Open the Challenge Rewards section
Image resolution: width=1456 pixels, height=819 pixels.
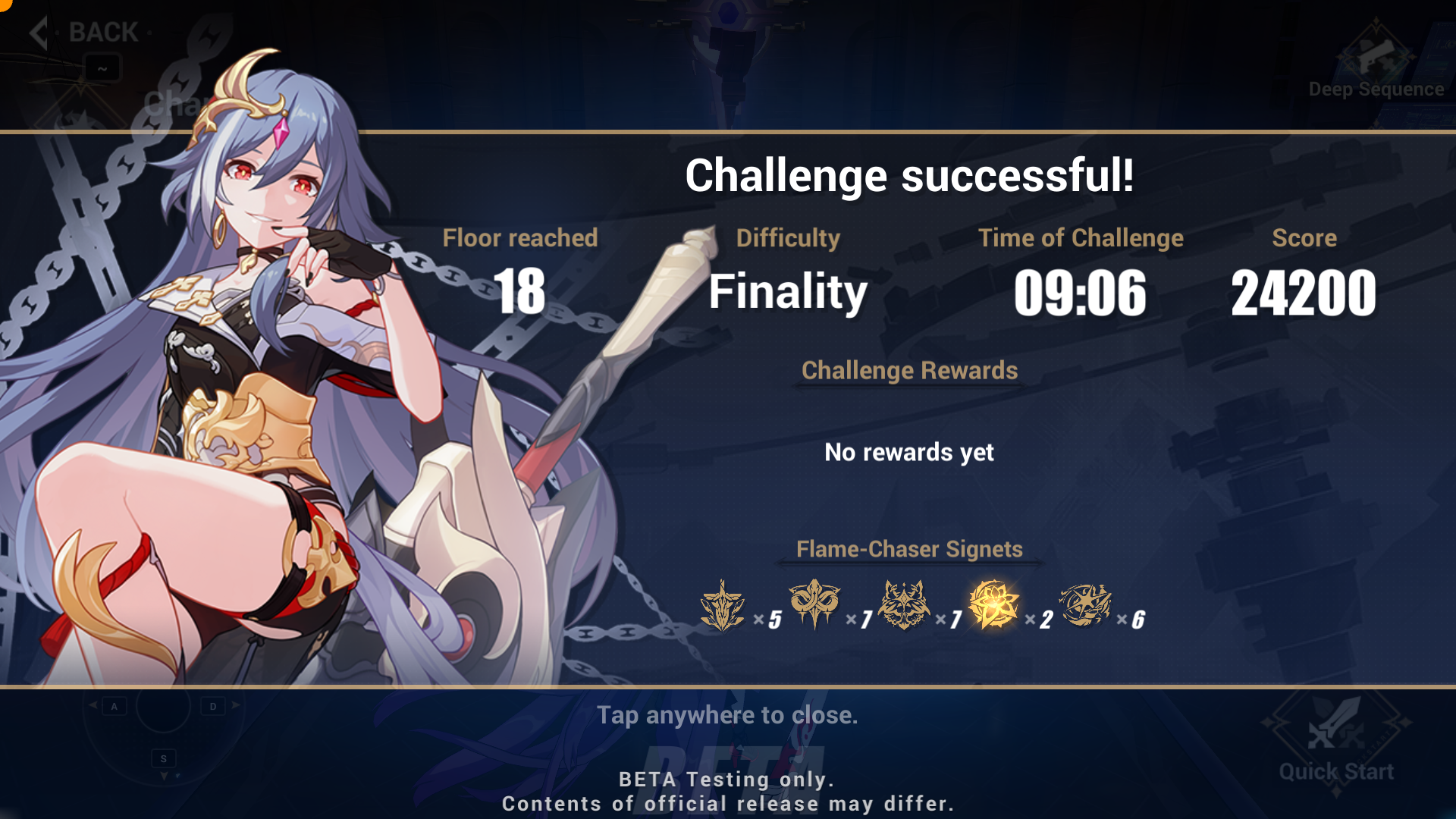click(909, 371)
